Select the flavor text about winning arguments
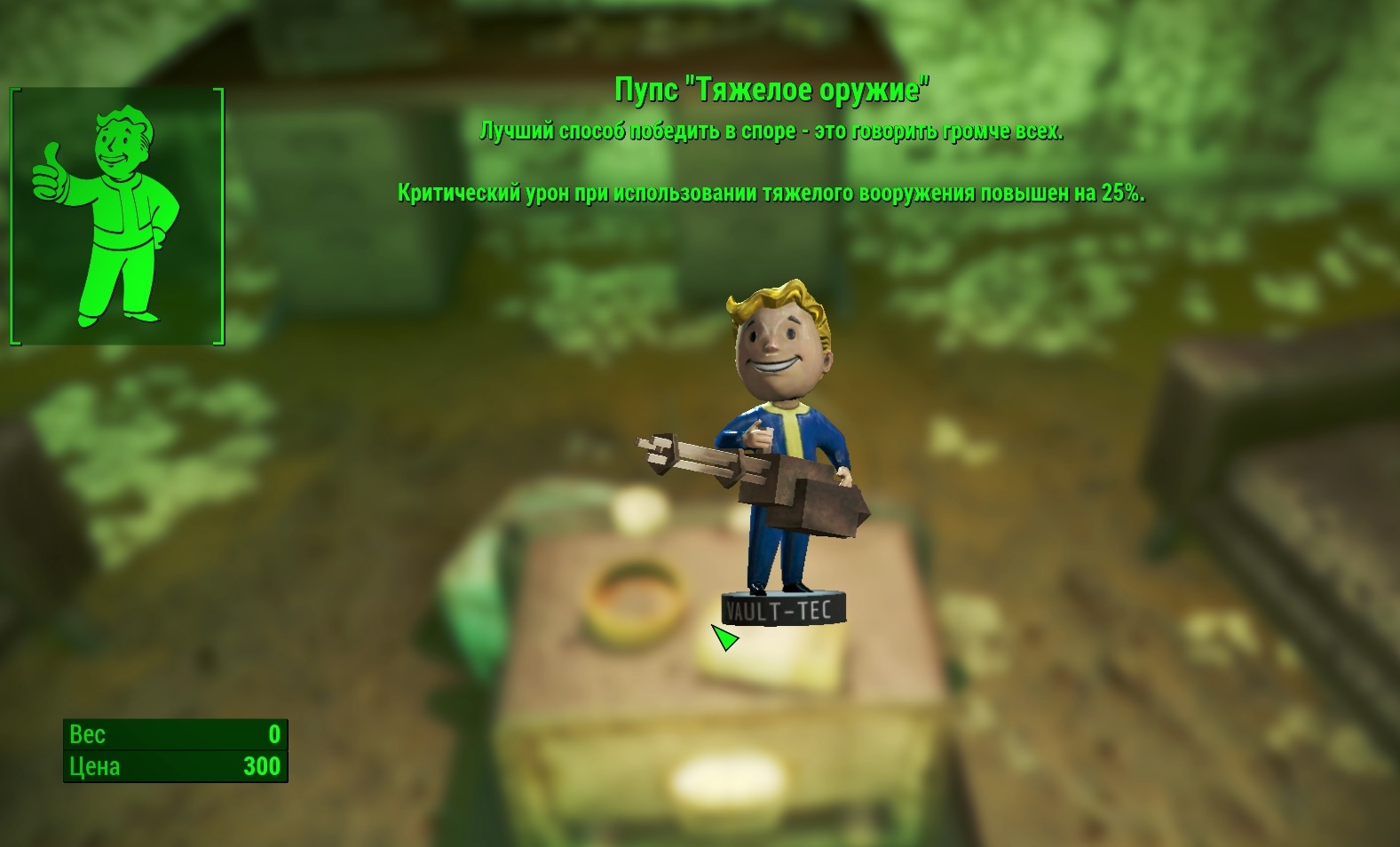The height and width of the screenshot is (847, 1400). click(x=772, y=131)
